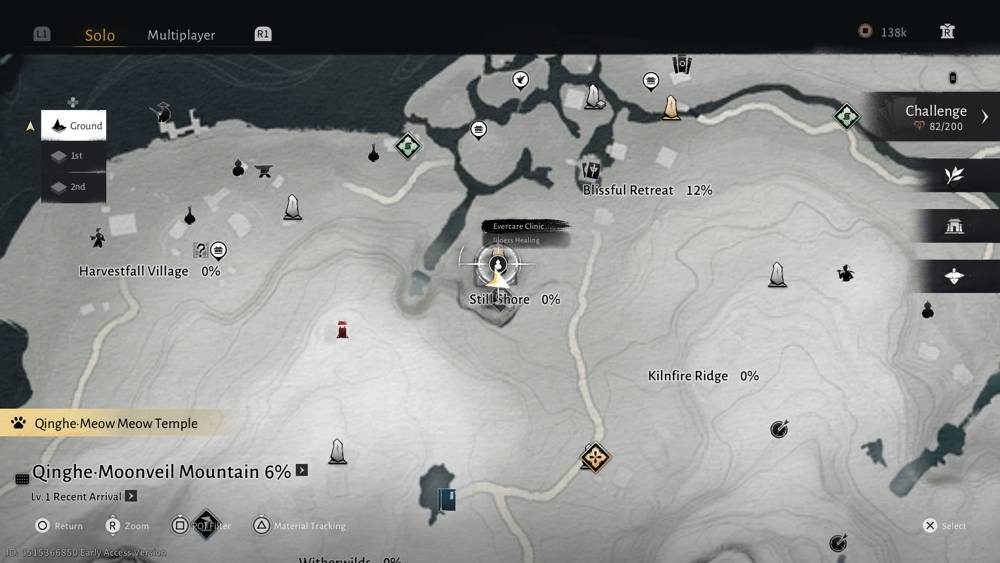Open the leaf icon side panel
1000x563 pixels.
954,176
